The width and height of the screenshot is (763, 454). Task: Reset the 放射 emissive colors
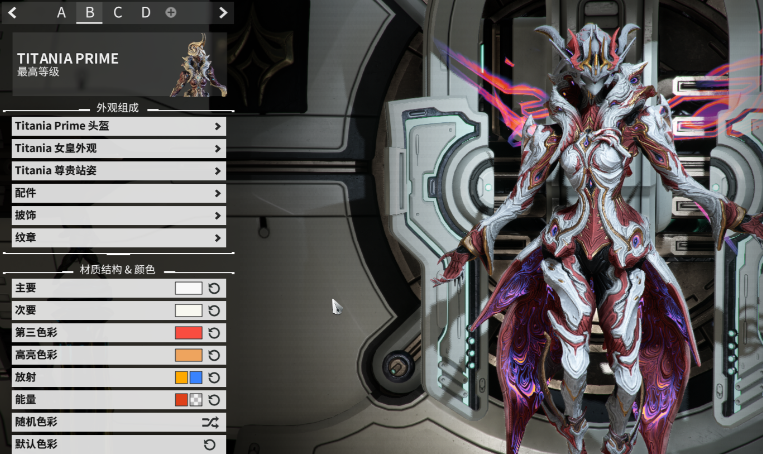pyautogui.click(x=214, y=377)
